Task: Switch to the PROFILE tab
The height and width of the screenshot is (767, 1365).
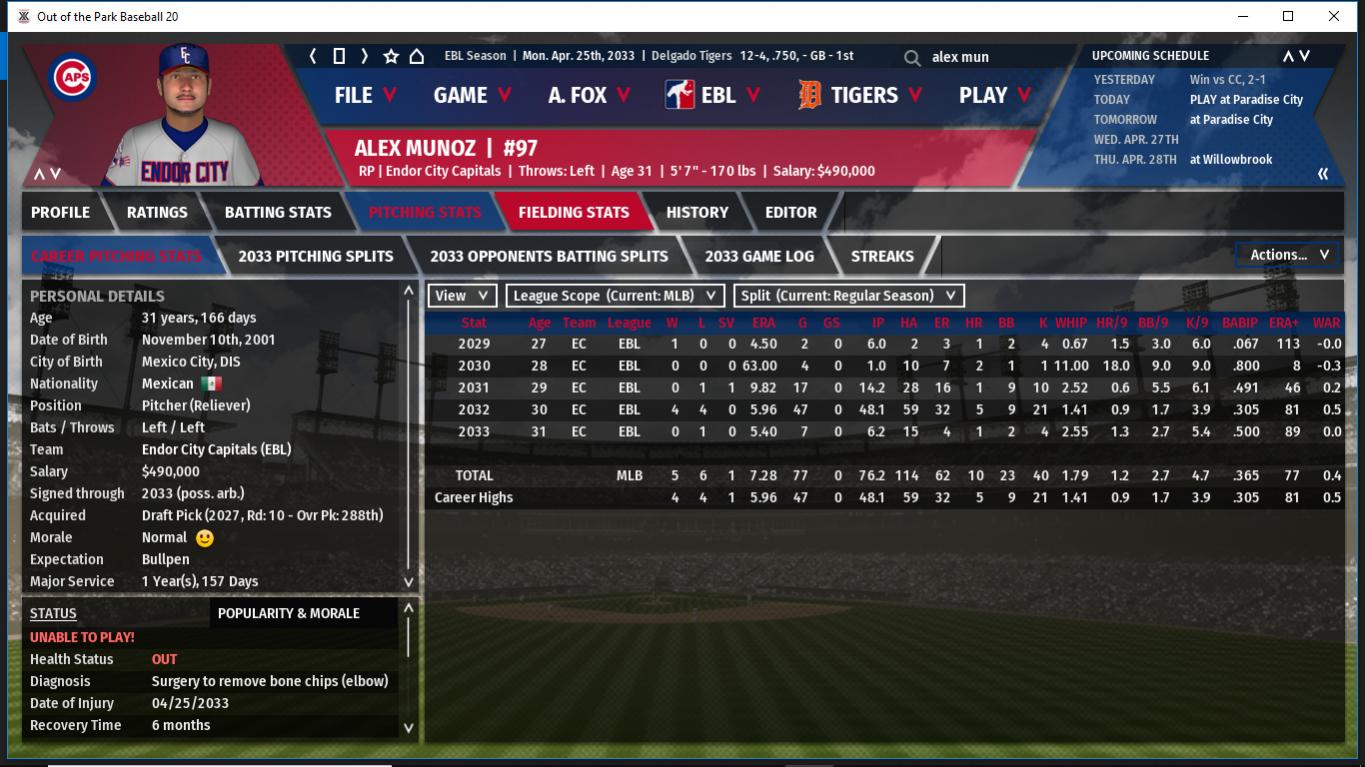Action: [60, 212]
